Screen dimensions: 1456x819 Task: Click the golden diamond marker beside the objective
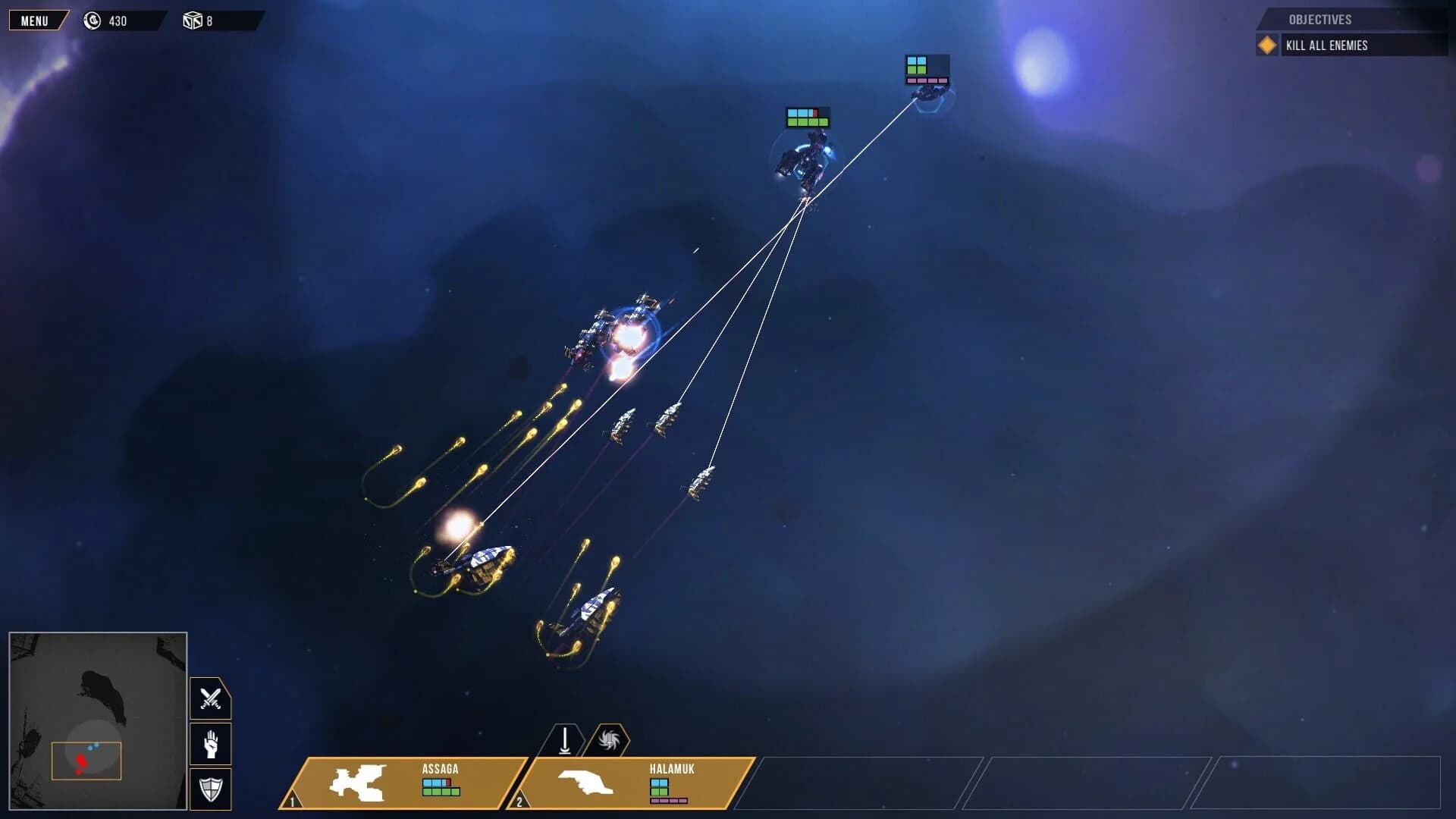(x=1266, y=45)
